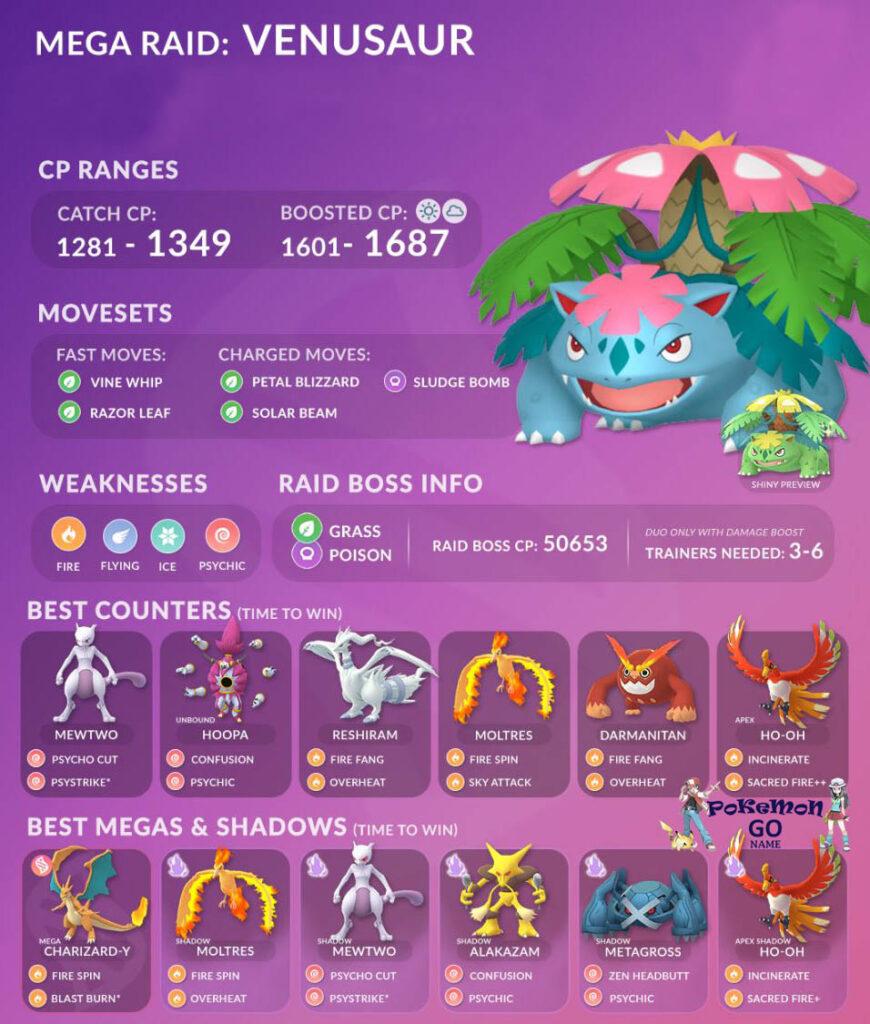Image resolution: width=870 pixels, height=1024 pixels.
Task: Select the Shadow Alakazam card
Action: coord(504,928)
